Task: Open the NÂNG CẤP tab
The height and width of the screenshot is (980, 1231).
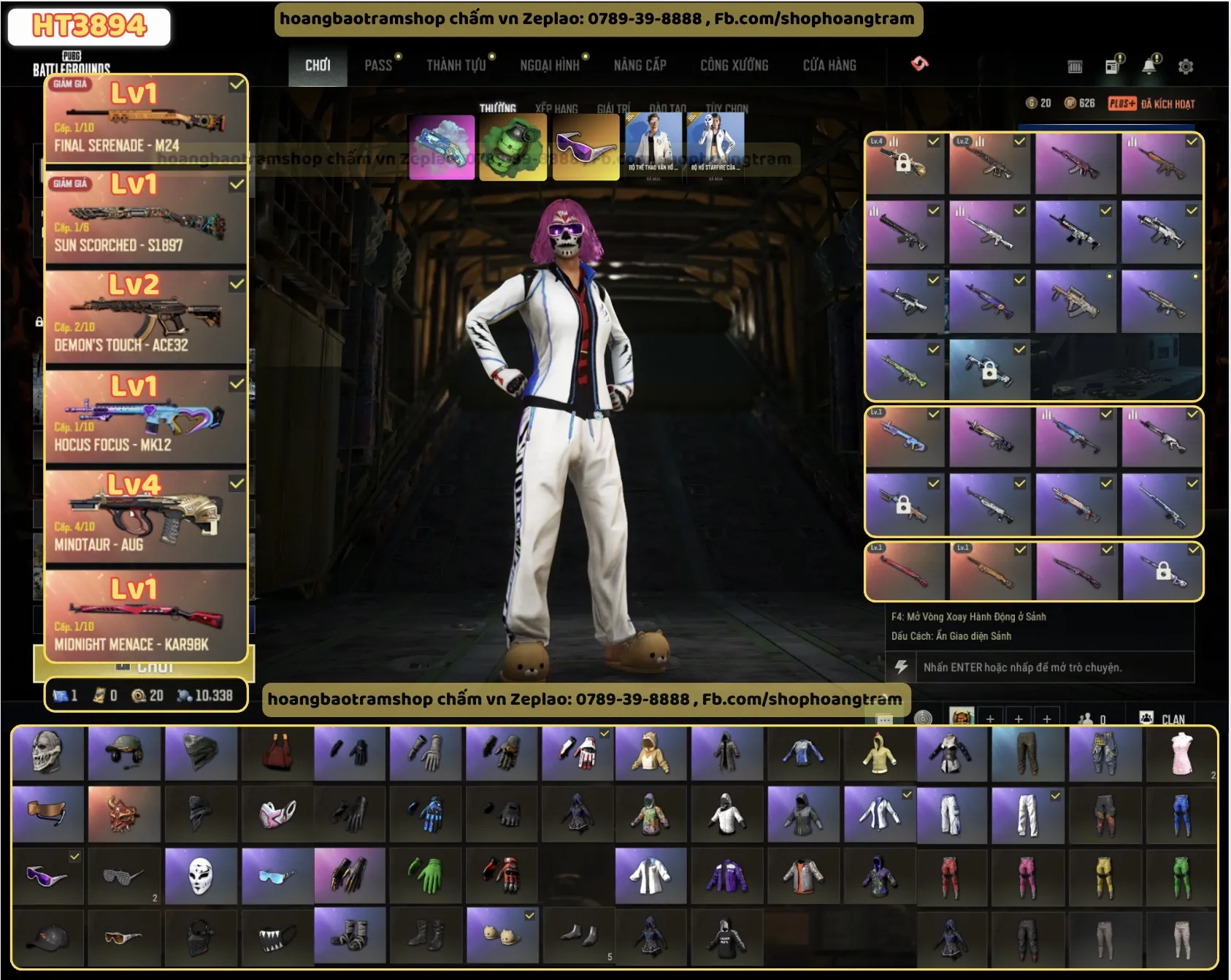Action: pyautogui.click(x=640, y=66)
